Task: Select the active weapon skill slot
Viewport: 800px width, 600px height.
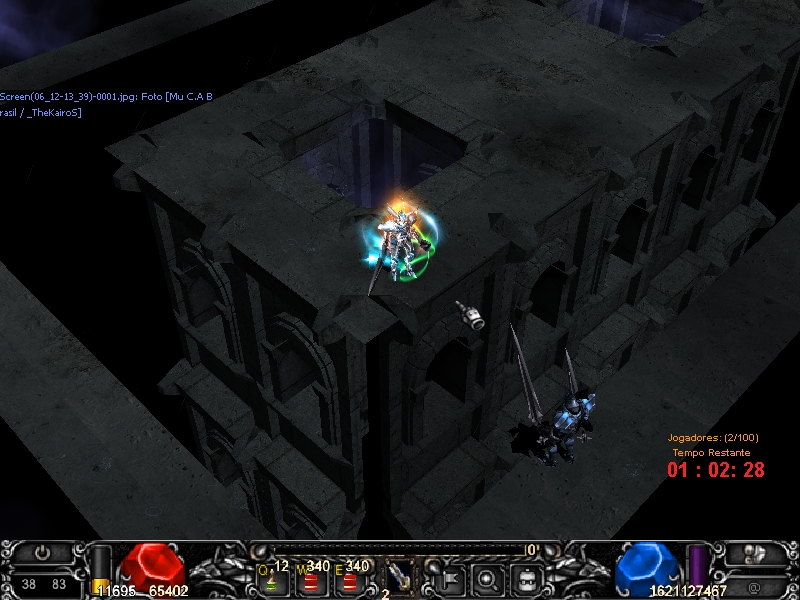Action: 398,575
